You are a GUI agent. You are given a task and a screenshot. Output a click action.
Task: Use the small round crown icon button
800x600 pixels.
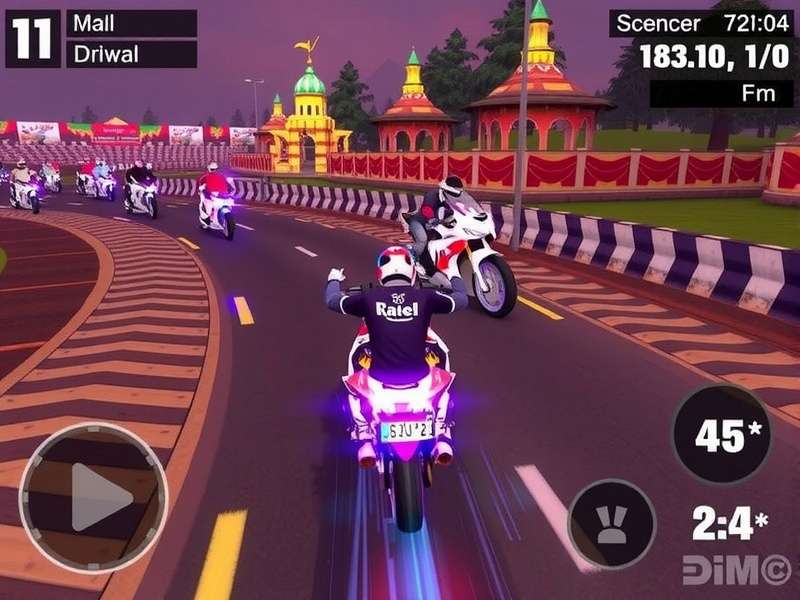611,524
